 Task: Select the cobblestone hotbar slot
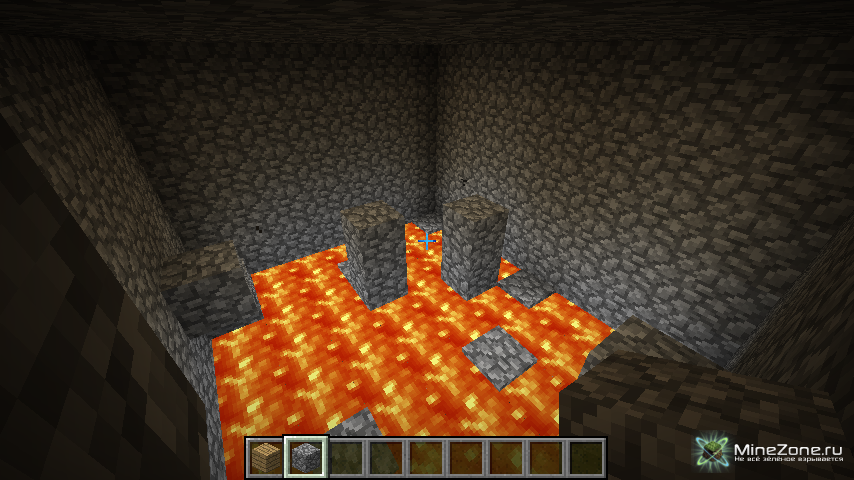[x=305, y=458]
